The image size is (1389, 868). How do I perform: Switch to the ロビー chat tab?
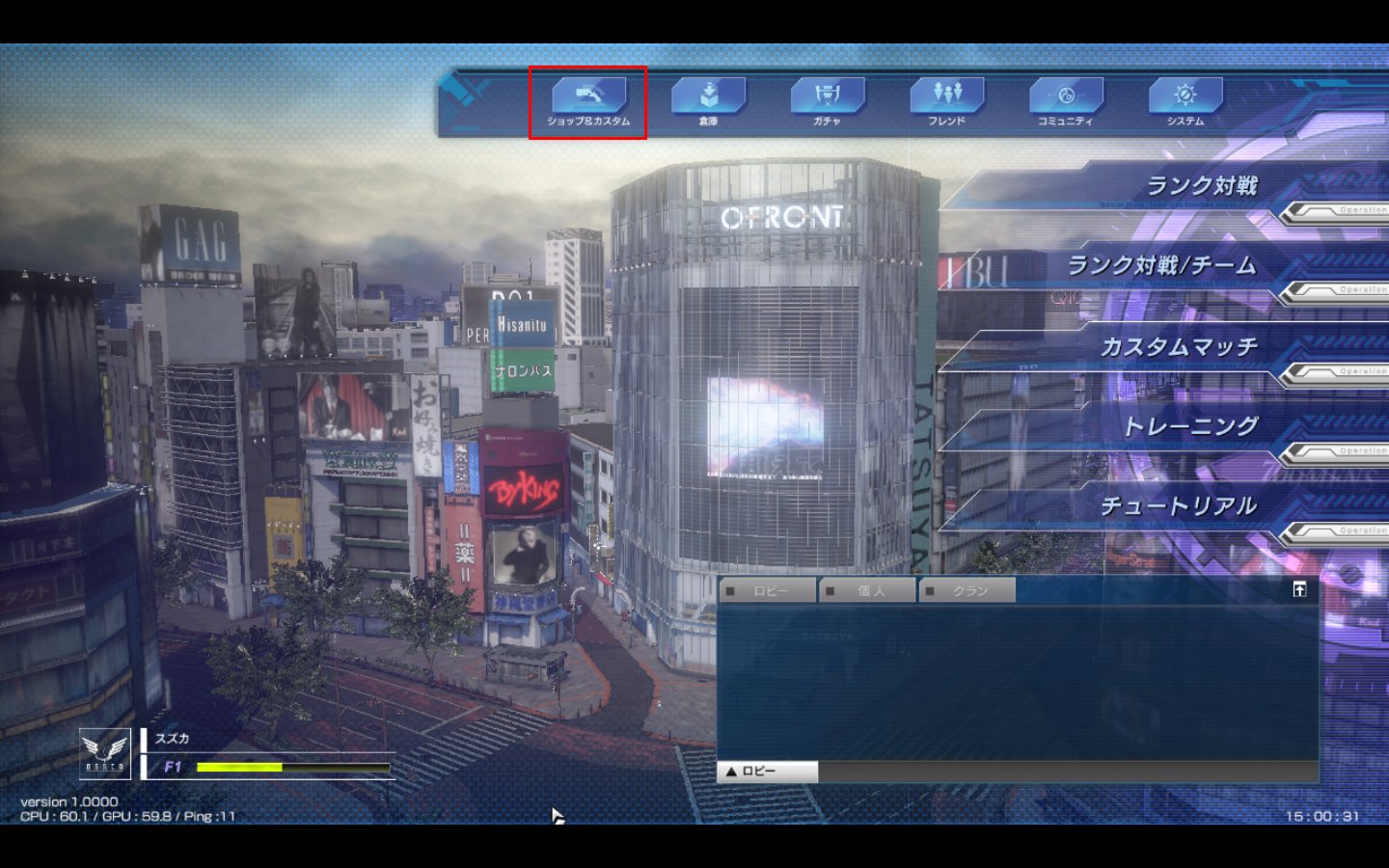click(x=769, y=590)
